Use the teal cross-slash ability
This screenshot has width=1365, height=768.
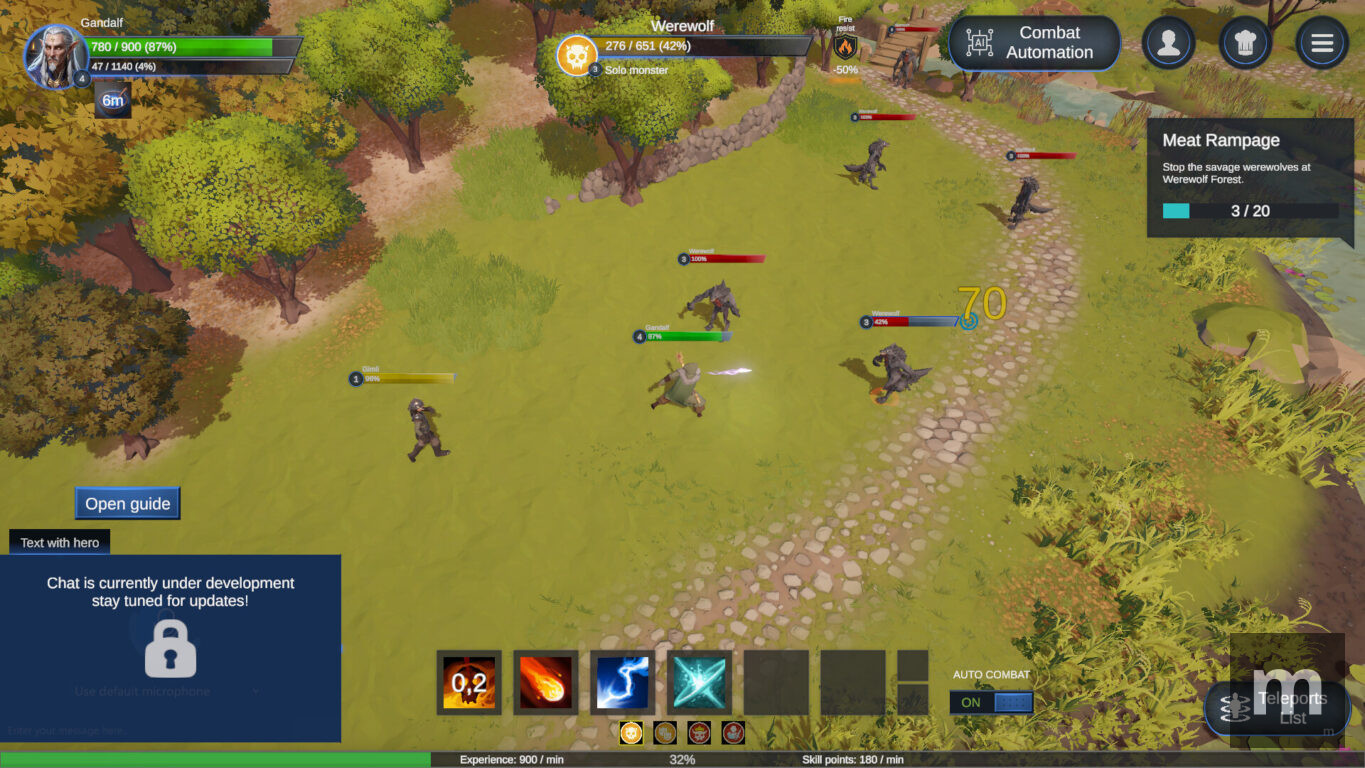tap(699, 683)
